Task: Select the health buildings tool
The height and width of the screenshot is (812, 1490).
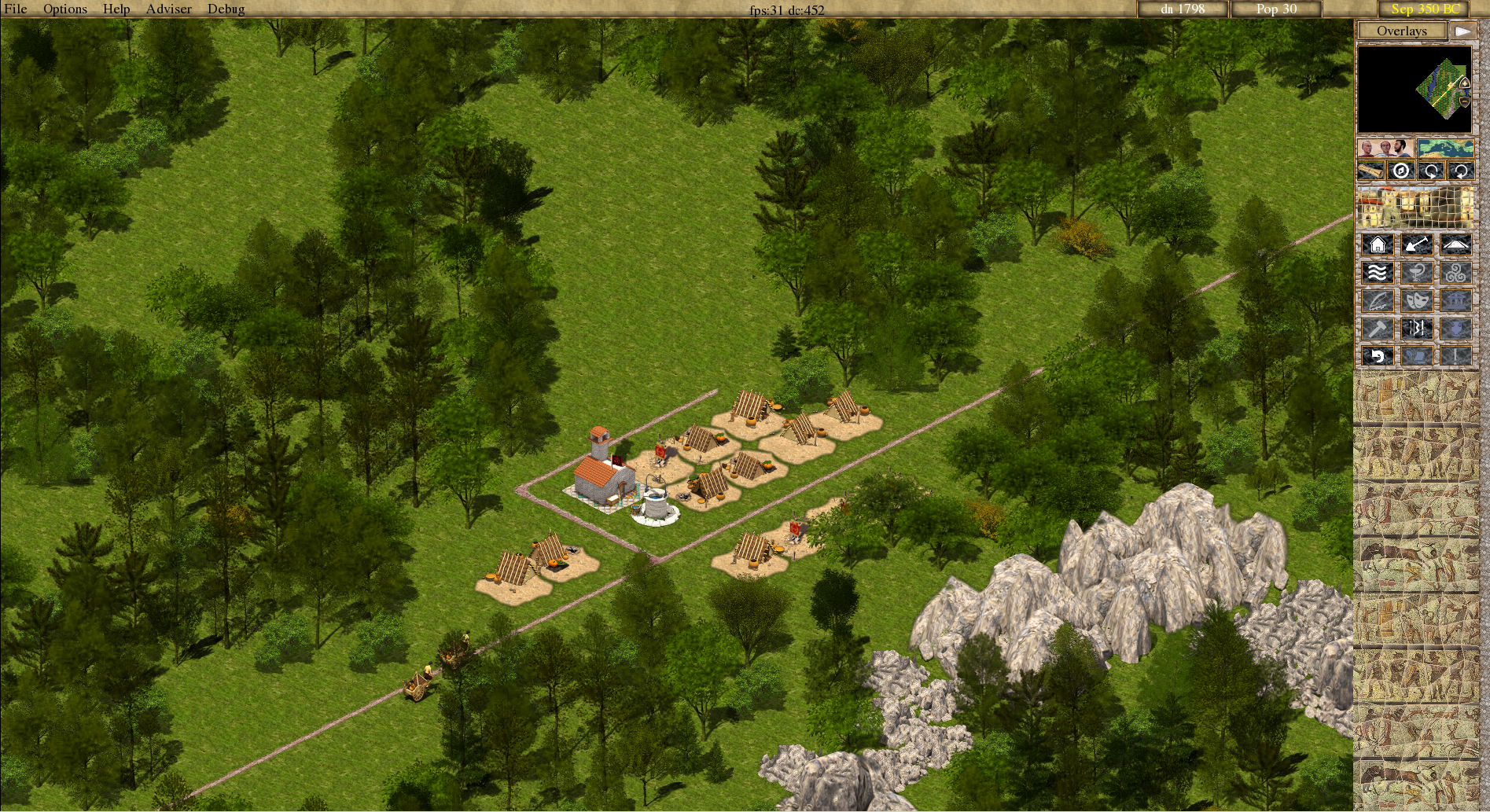Action: click(x=1418, y=272)
